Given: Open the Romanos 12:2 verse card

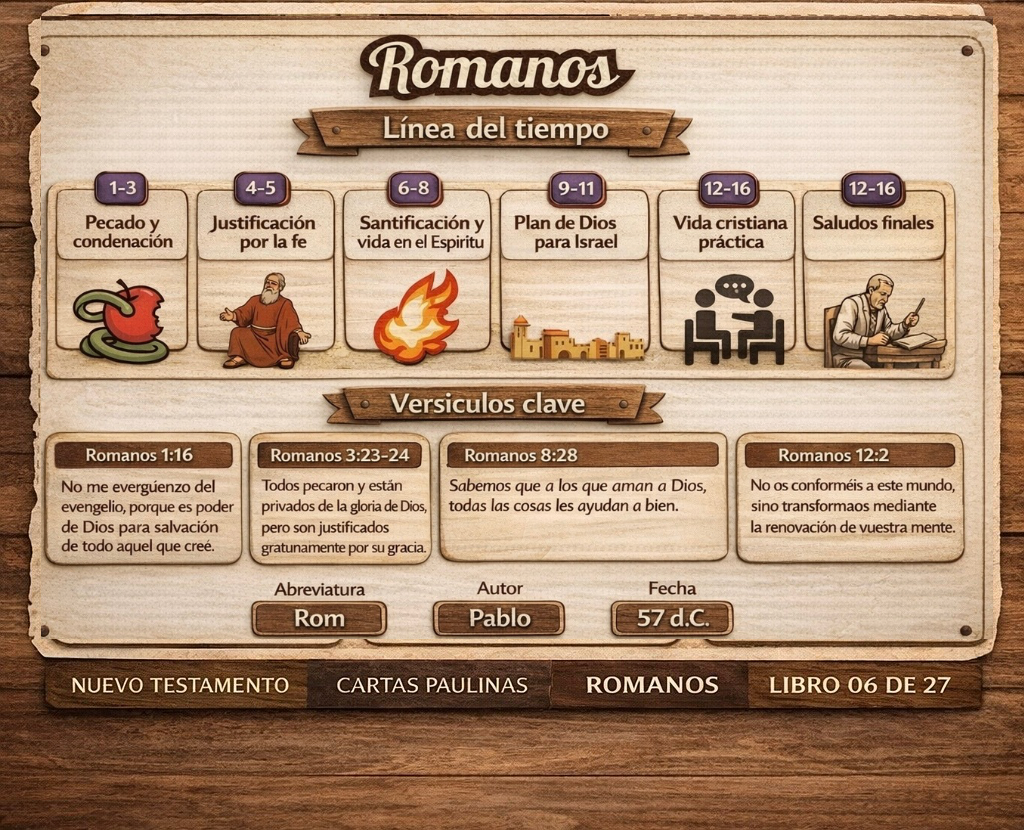Looking at the screenshot, I should (850, 498).
